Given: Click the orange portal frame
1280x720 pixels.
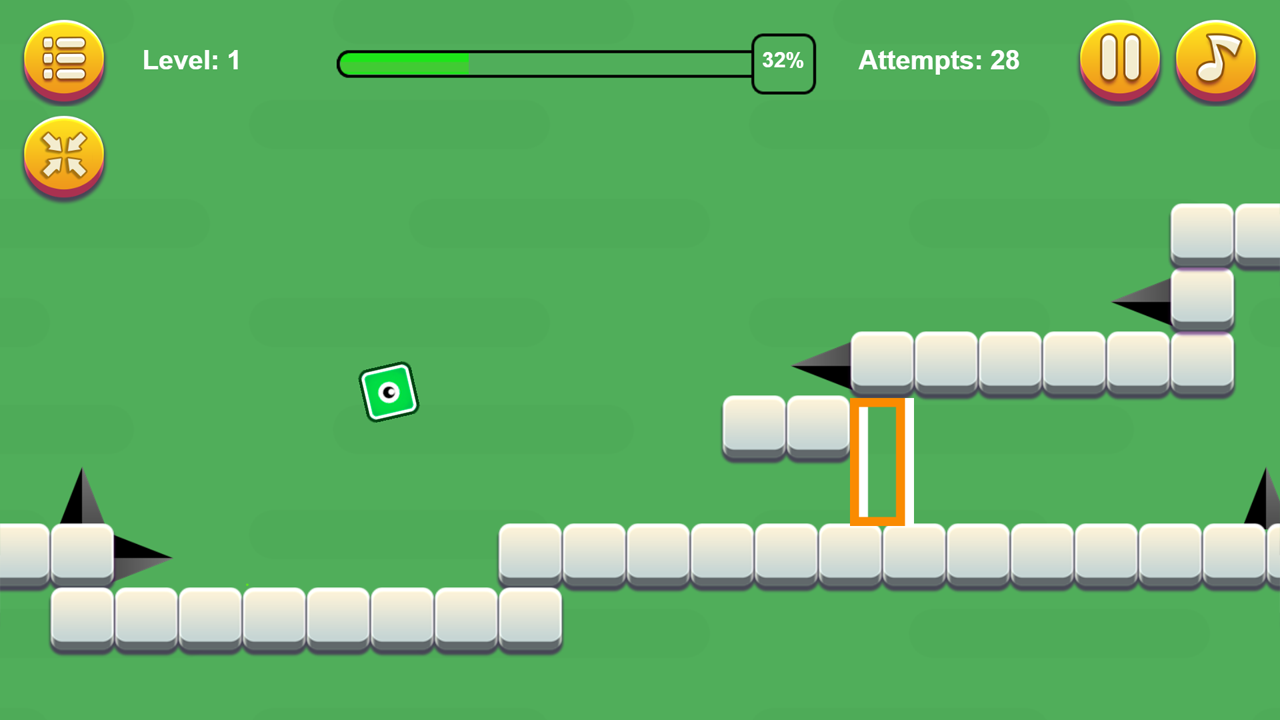Looking at the screenshot, I should click(x=878, y=462).
